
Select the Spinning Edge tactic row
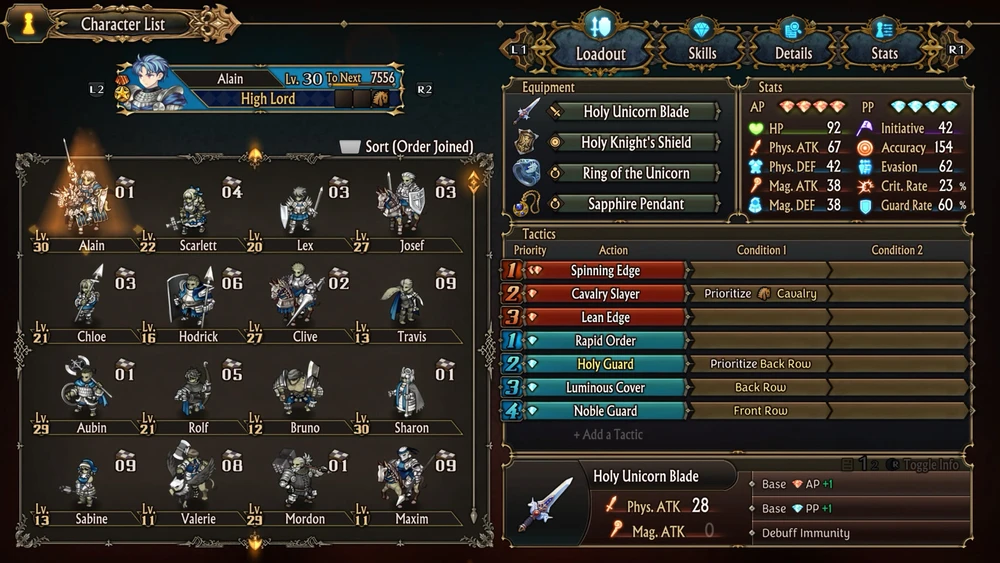tap(605, 271)
